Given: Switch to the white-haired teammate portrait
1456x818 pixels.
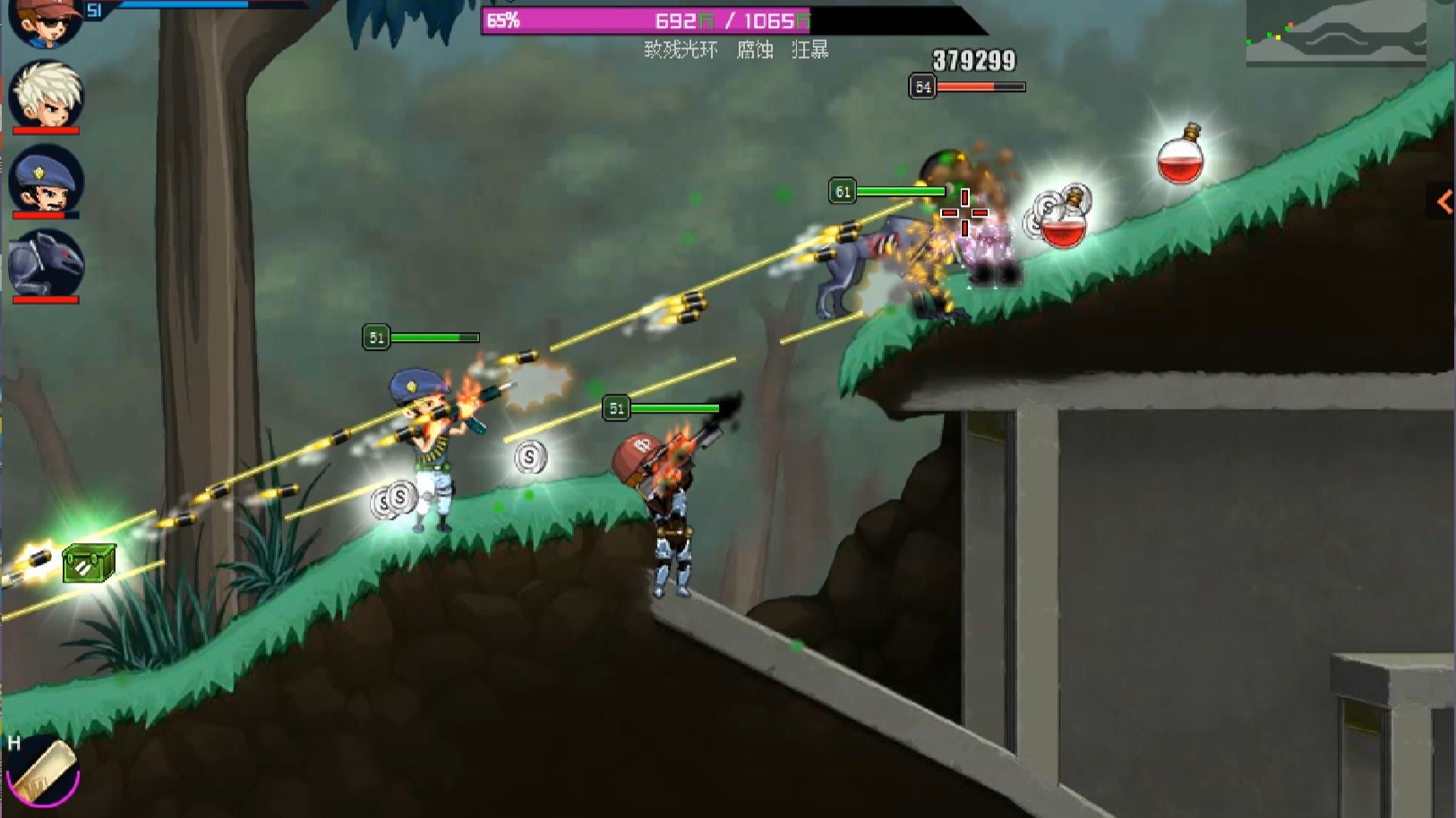Looking at the screenshot, I should 47,94.
